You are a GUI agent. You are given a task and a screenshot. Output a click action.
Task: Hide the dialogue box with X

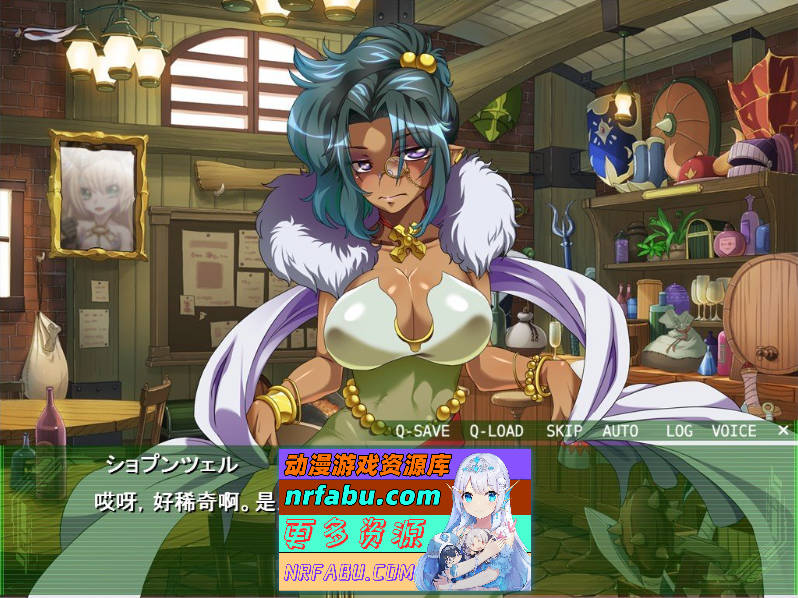(x=783, y=430)
